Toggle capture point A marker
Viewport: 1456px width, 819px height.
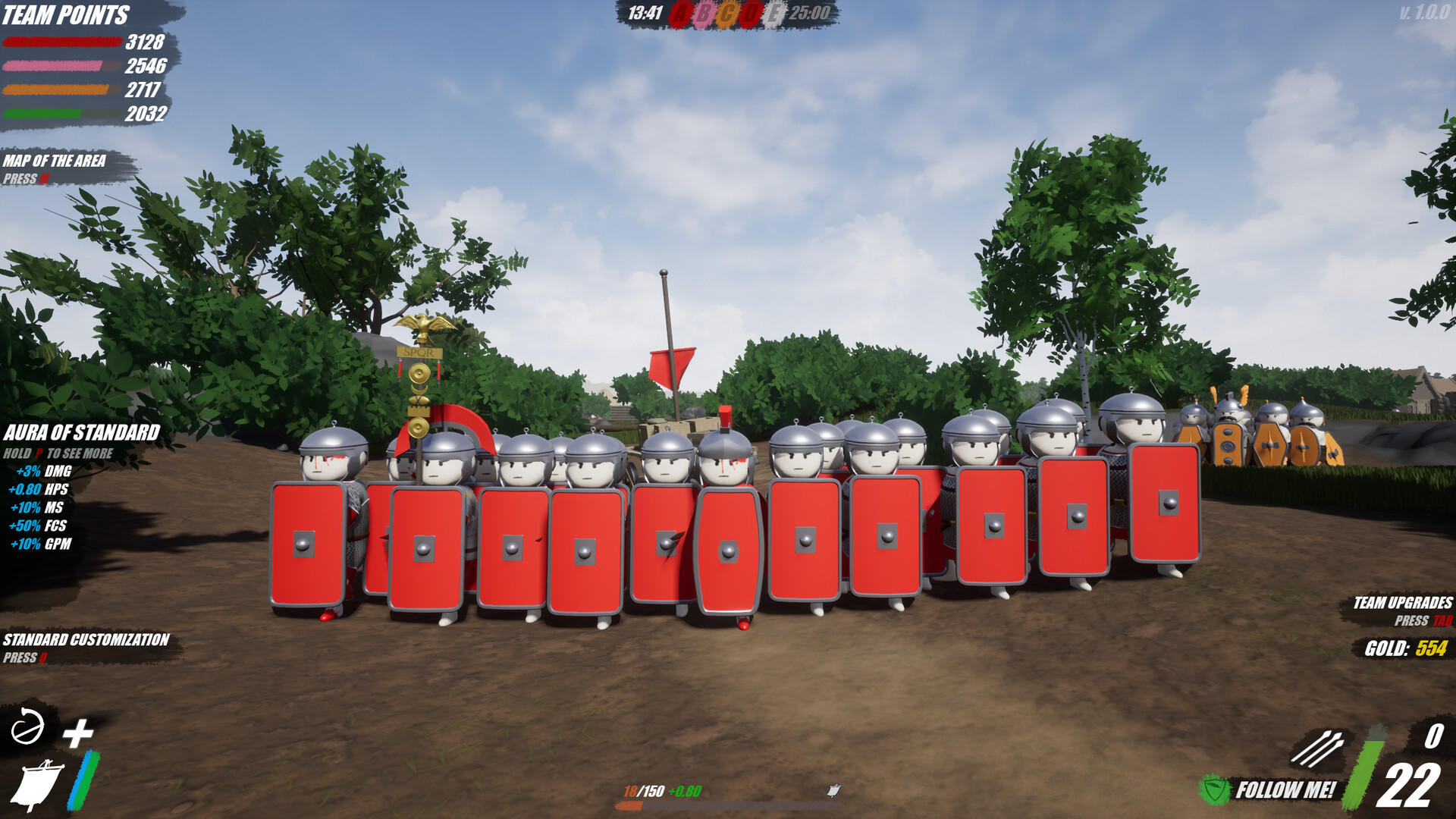680,13
